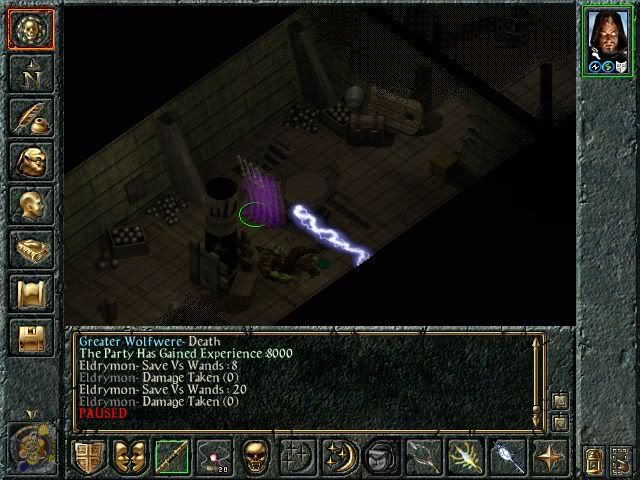Select the character portrait
640x480 pixels.
coord(608,40)
